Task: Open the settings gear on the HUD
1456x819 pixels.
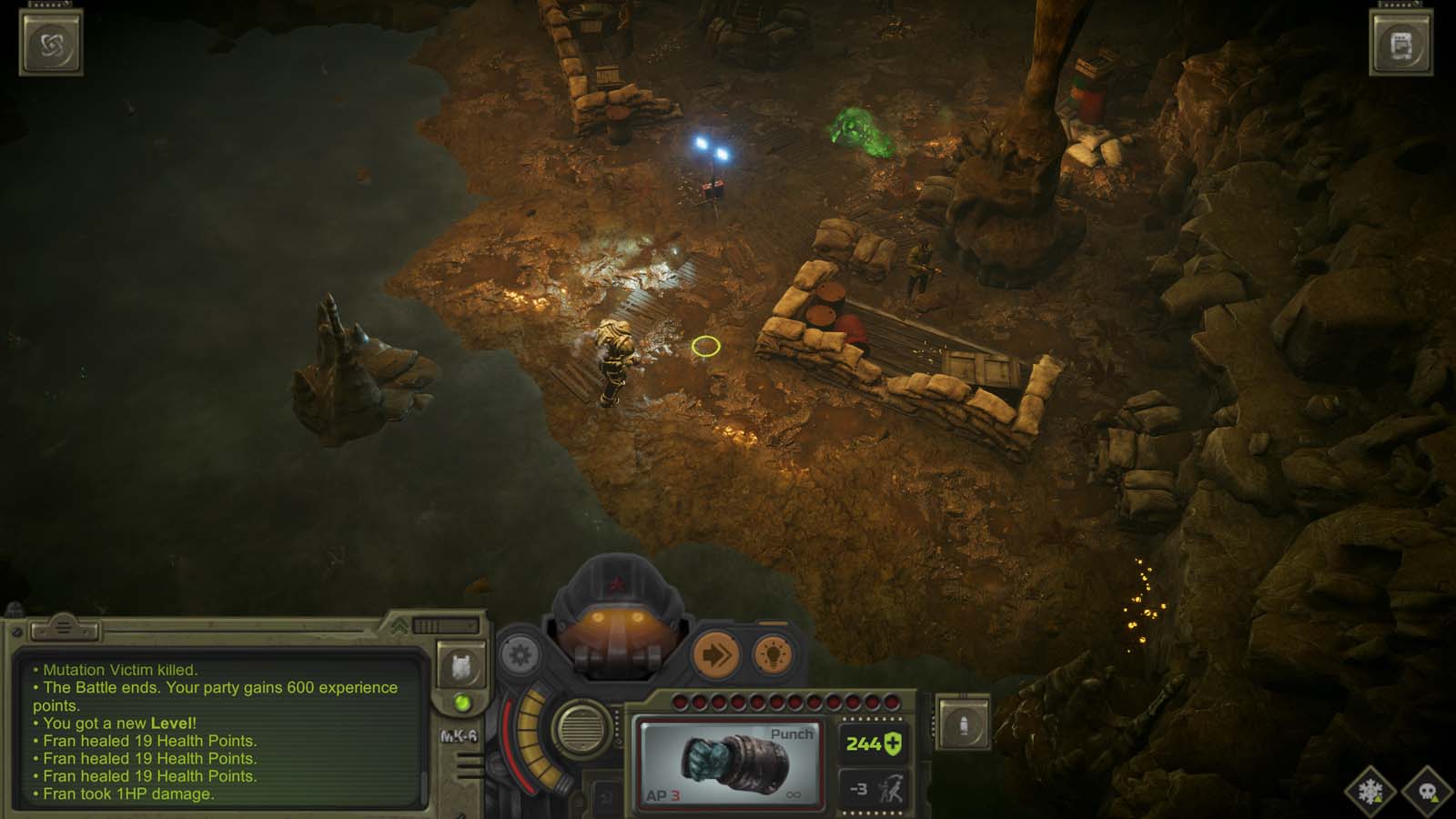Action: tap(519, 653)
